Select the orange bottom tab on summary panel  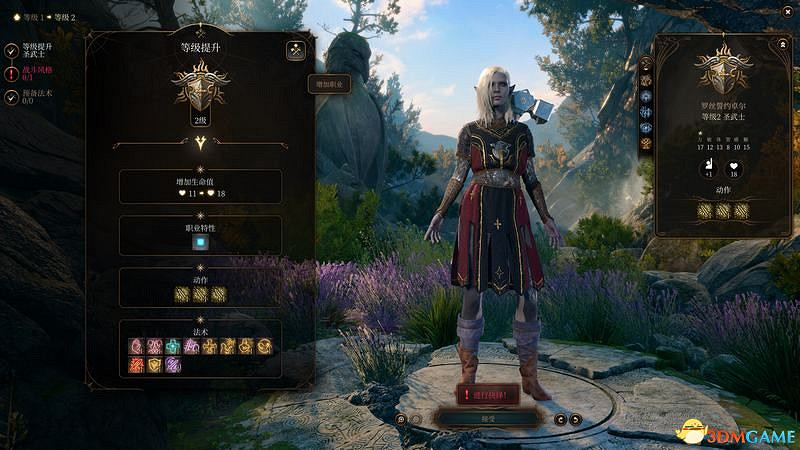(646, 143)
